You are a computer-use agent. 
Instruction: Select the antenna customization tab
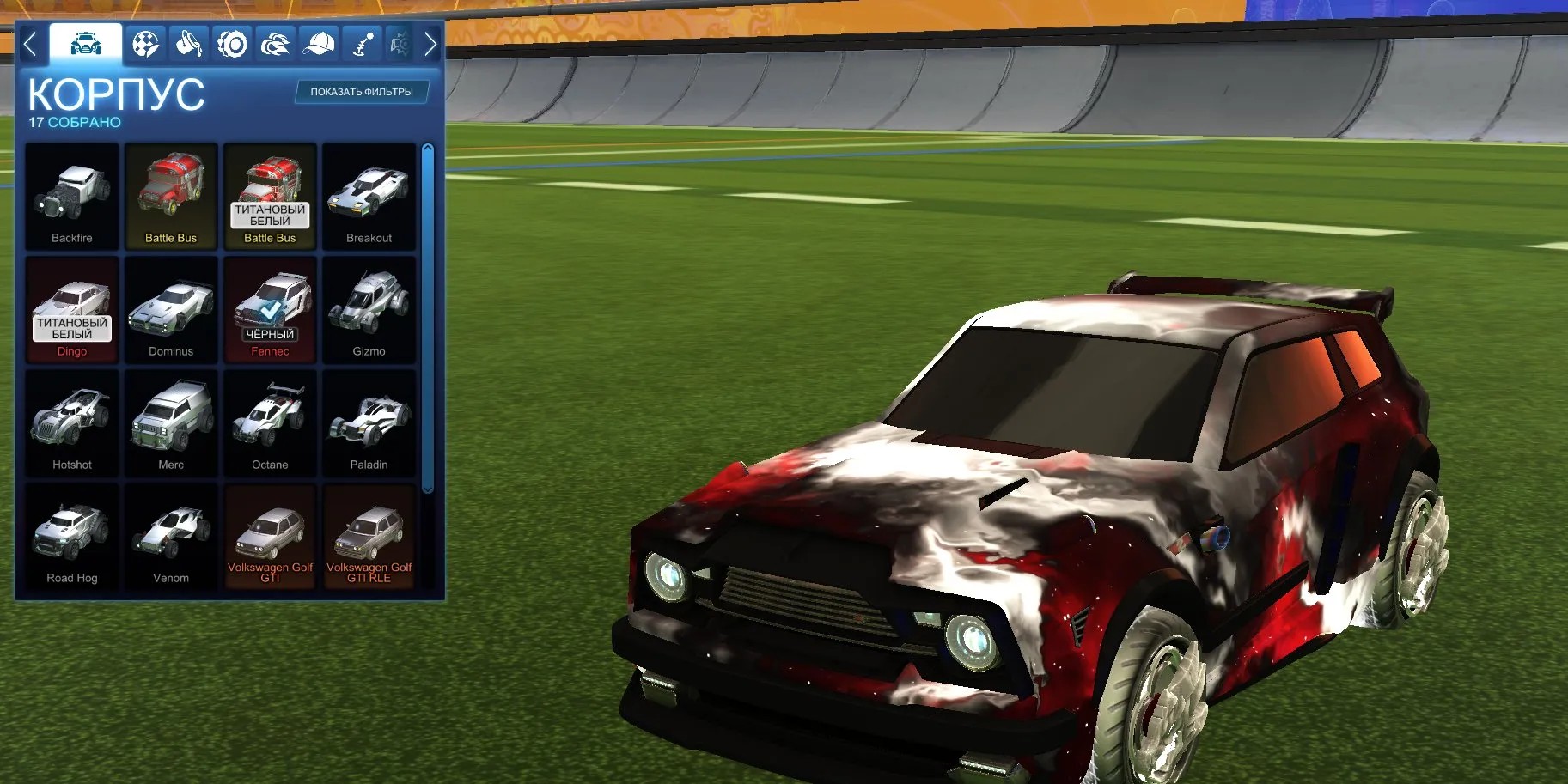361,42
